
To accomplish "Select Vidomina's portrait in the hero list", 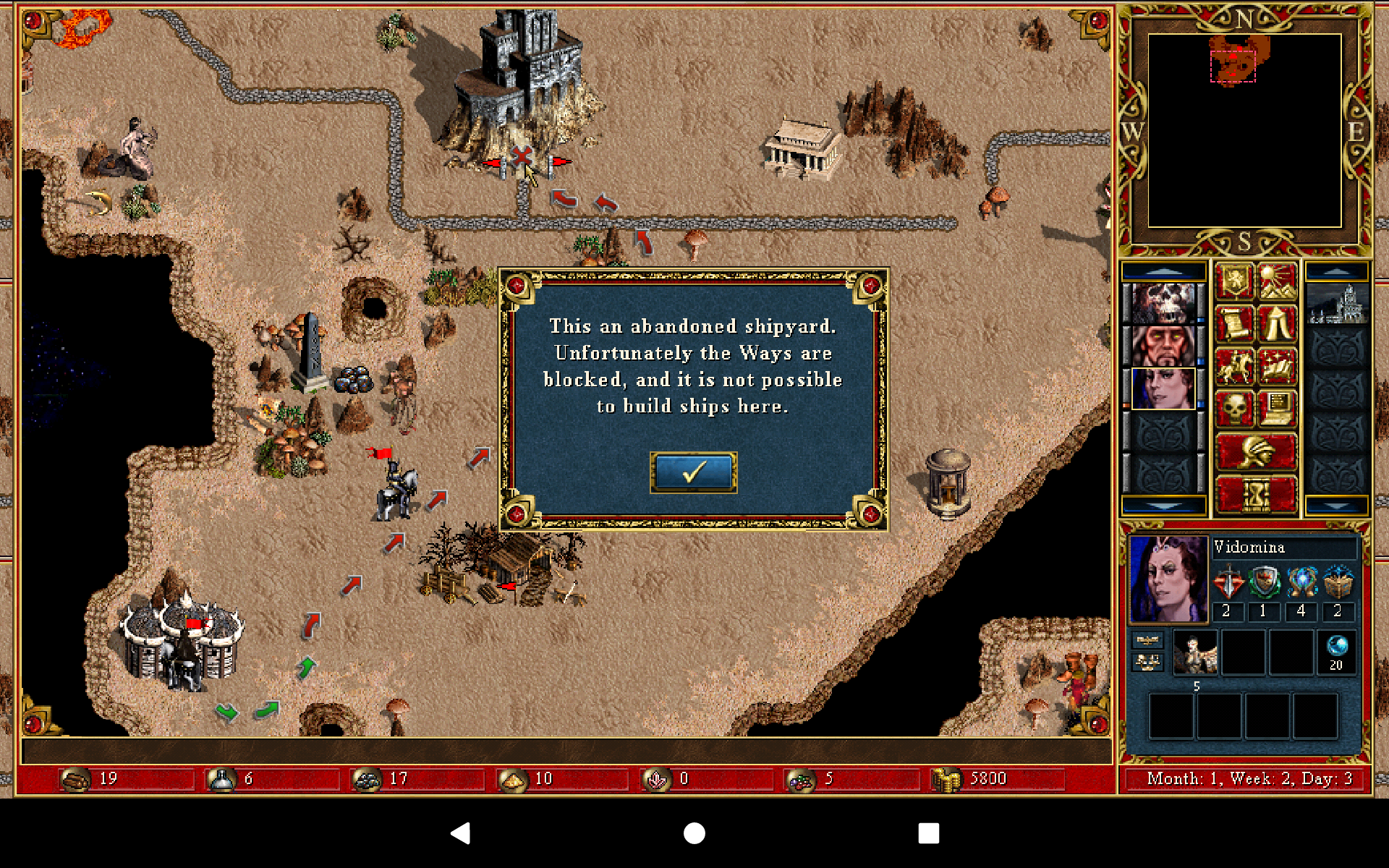I will [x=1163, y=388].
